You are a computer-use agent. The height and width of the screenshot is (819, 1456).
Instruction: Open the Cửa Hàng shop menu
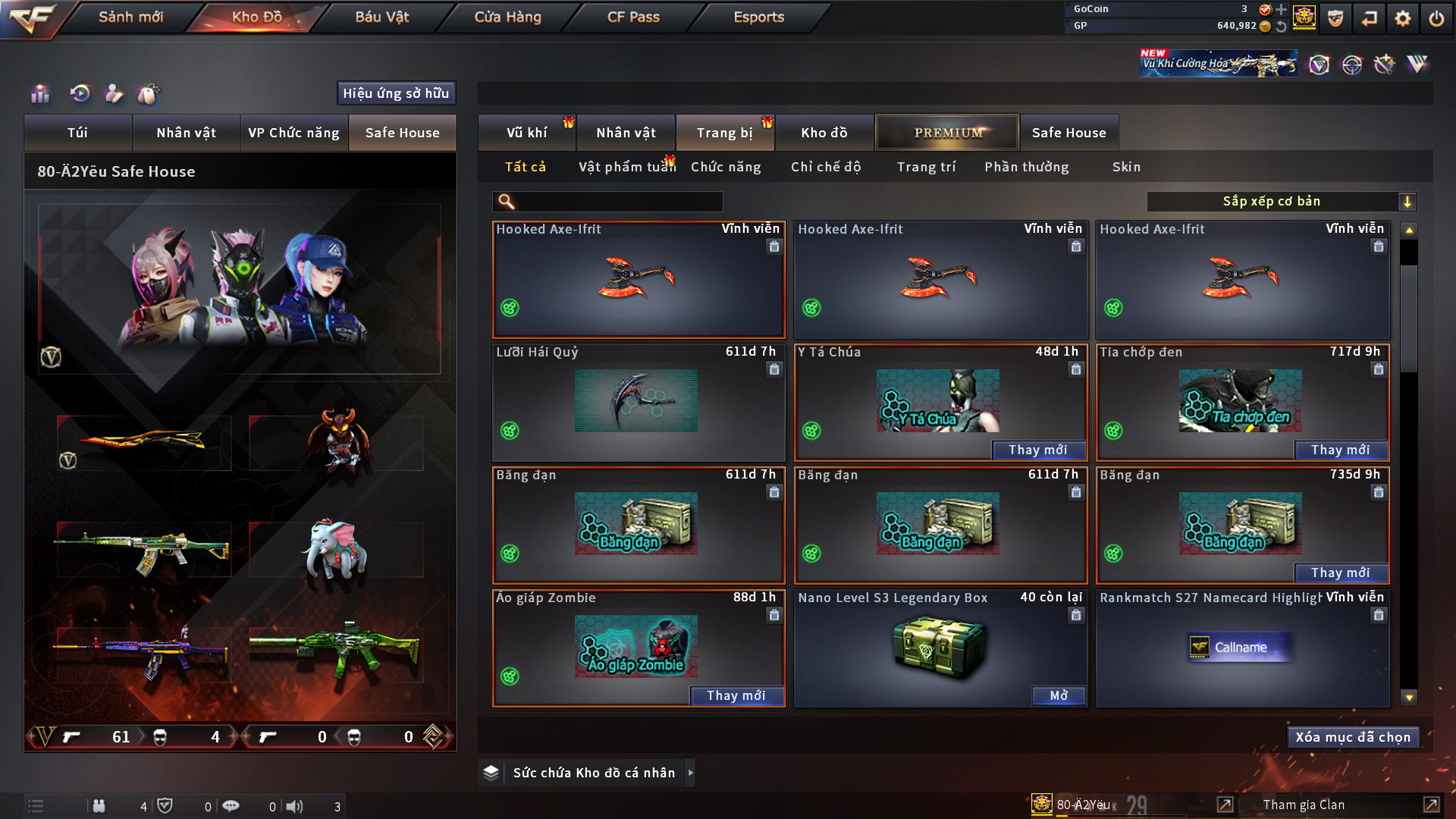tap(507, 17)
